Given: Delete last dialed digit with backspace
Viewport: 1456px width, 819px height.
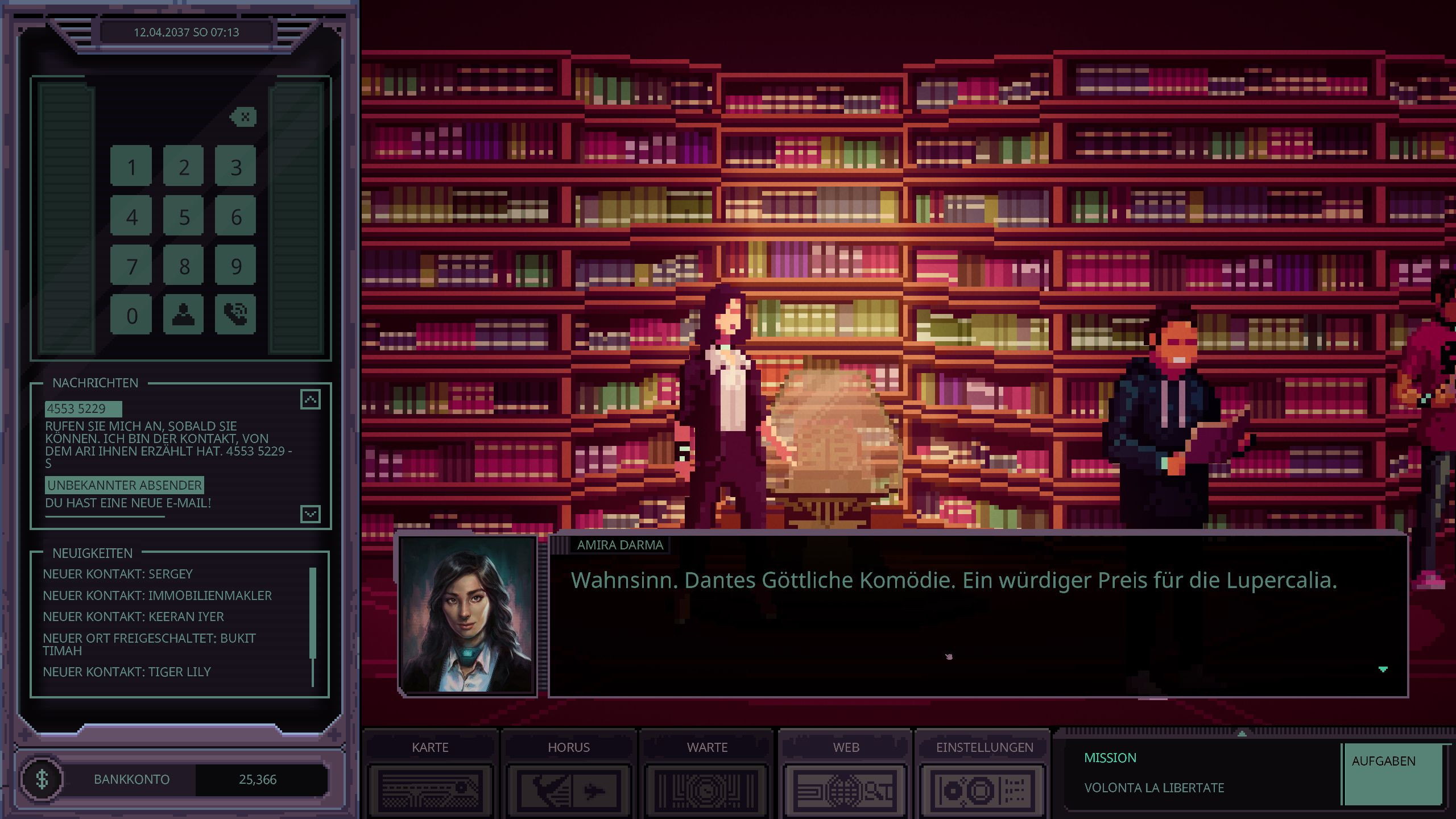Looking at the screenshot, I should point(244,117).
